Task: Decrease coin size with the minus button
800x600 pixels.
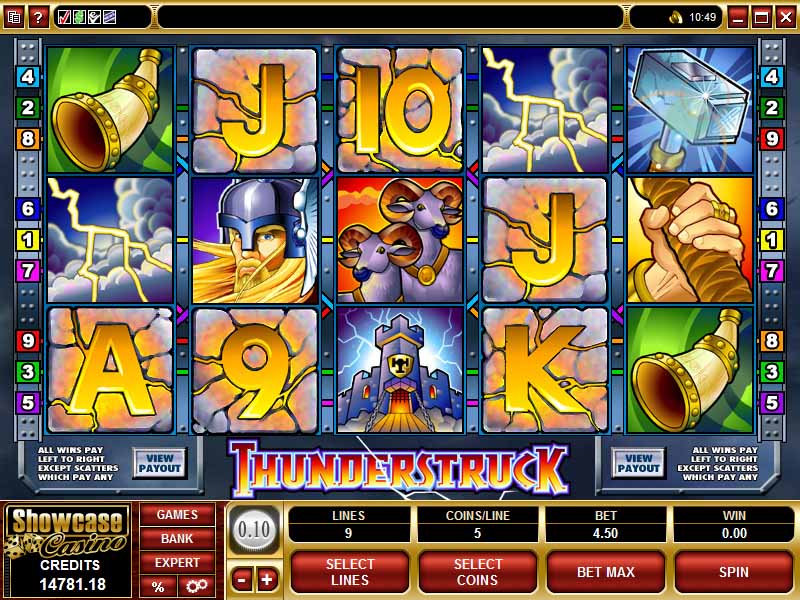Action: pos(242,579)
